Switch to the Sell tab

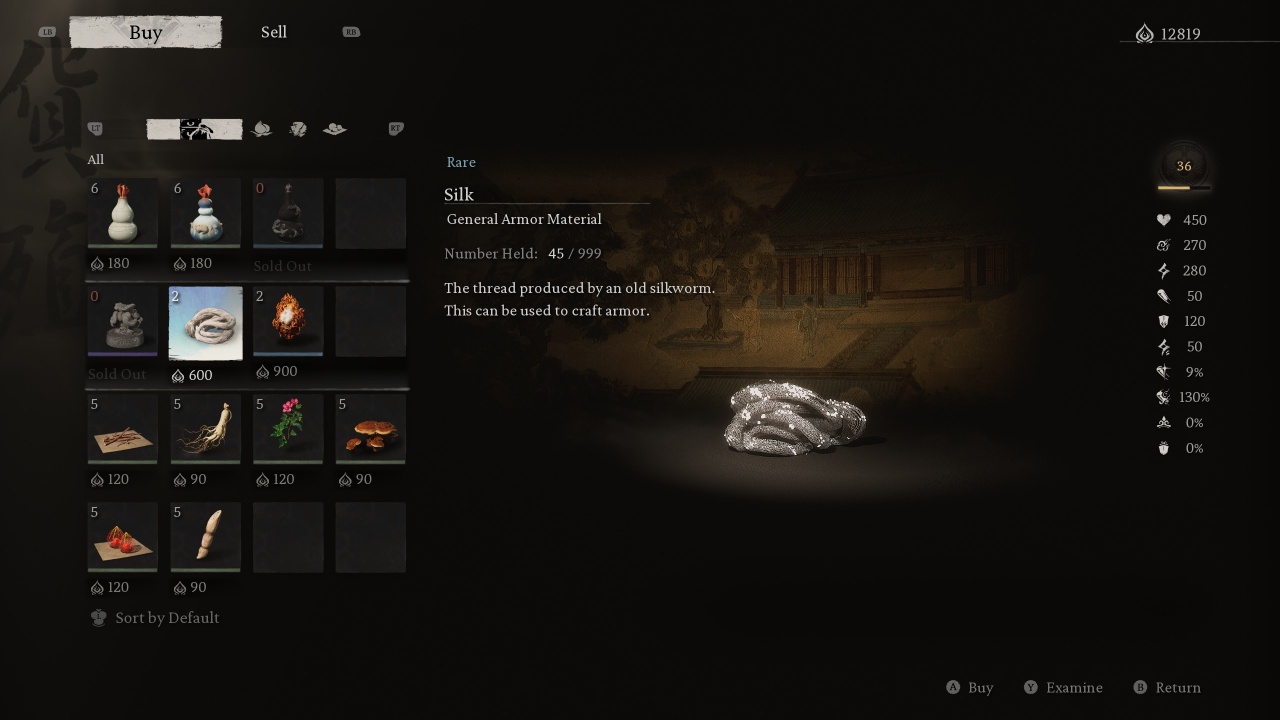click(273, 32)
